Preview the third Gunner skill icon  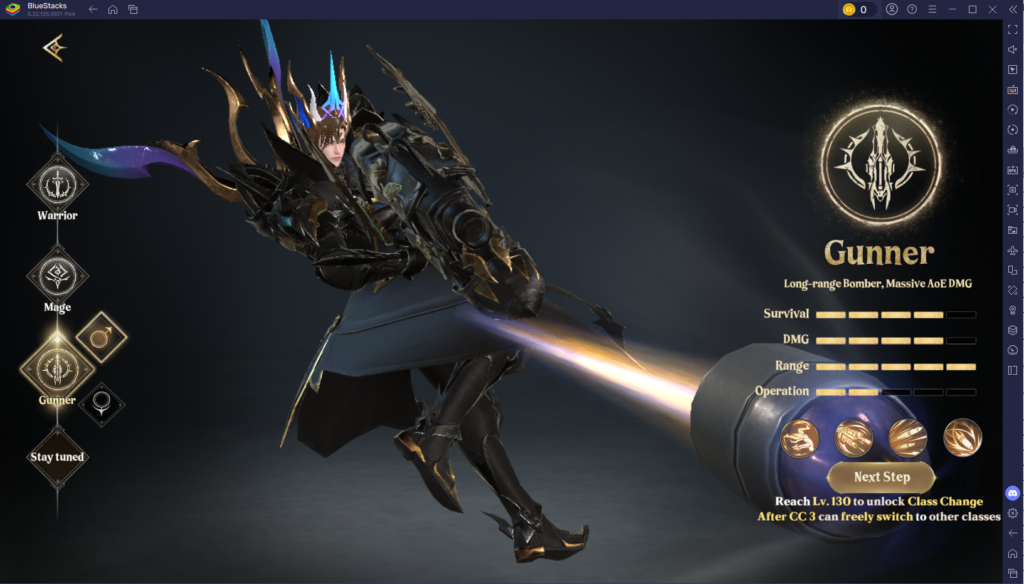pyautogui.click(x=908, y=437)
